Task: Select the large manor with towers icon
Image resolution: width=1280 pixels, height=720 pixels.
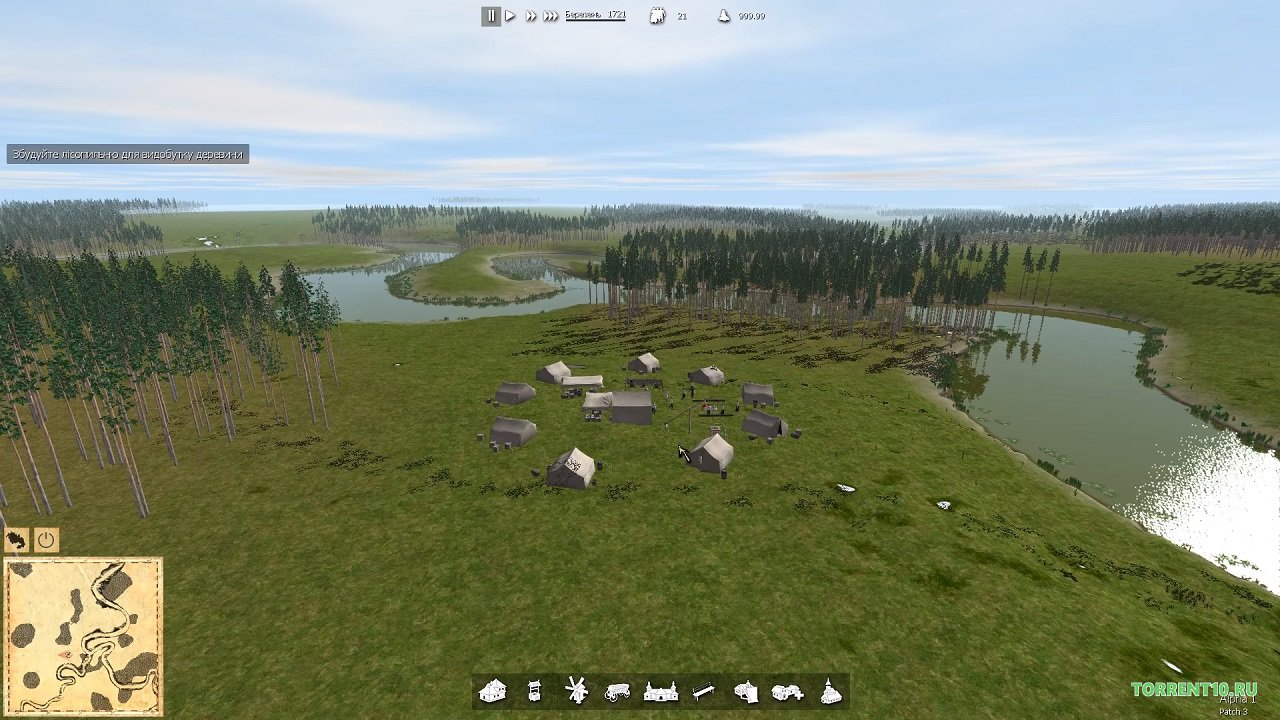Action: click(x=660, y=691)
